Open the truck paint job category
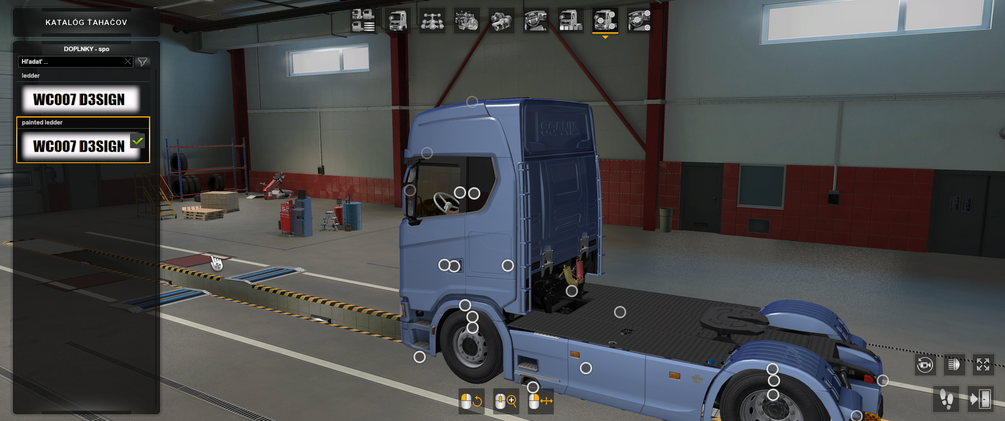The height and width of the screenshot is (421, 1005). (570, 20)
